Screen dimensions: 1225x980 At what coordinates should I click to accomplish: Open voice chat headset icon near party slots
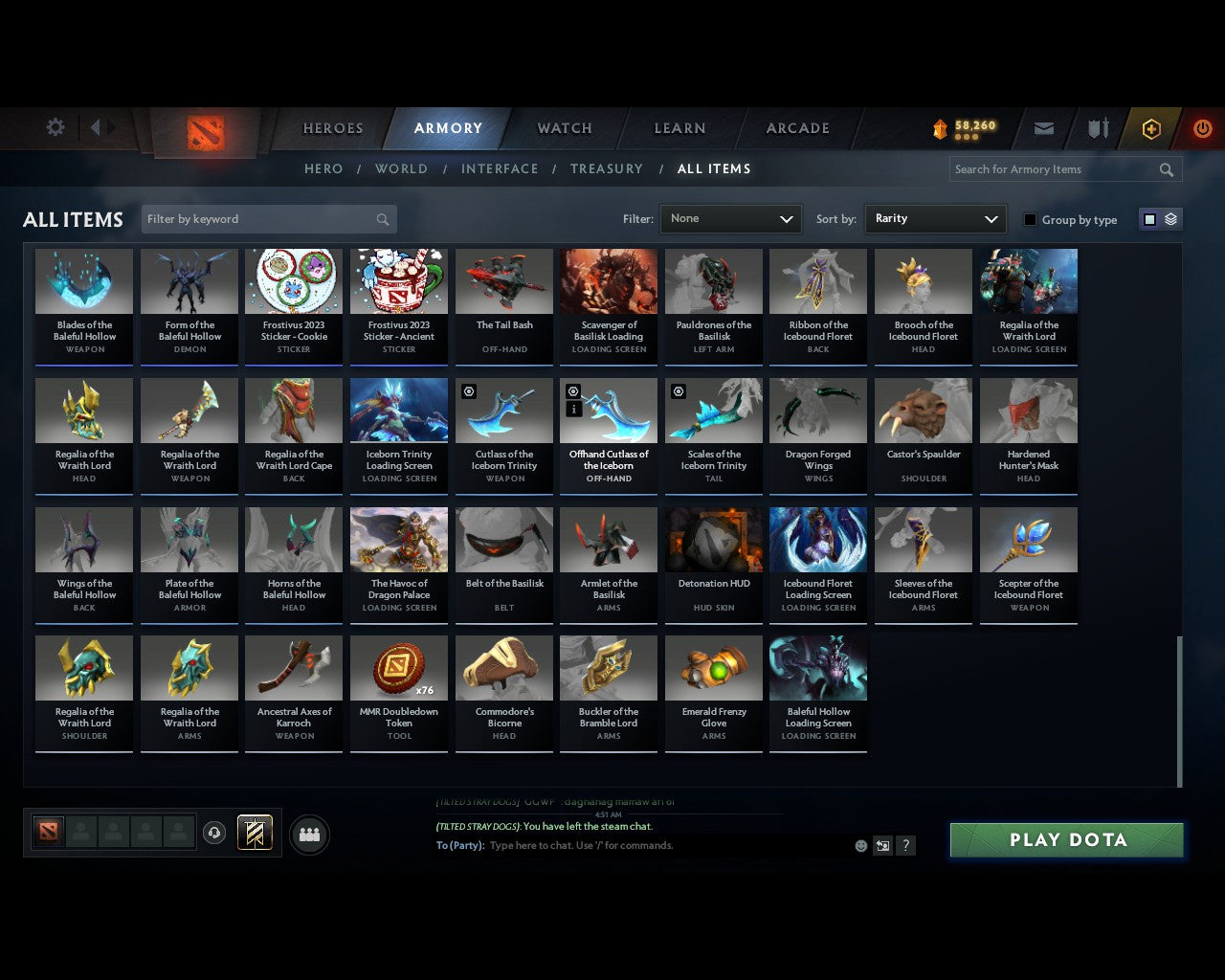214,832
